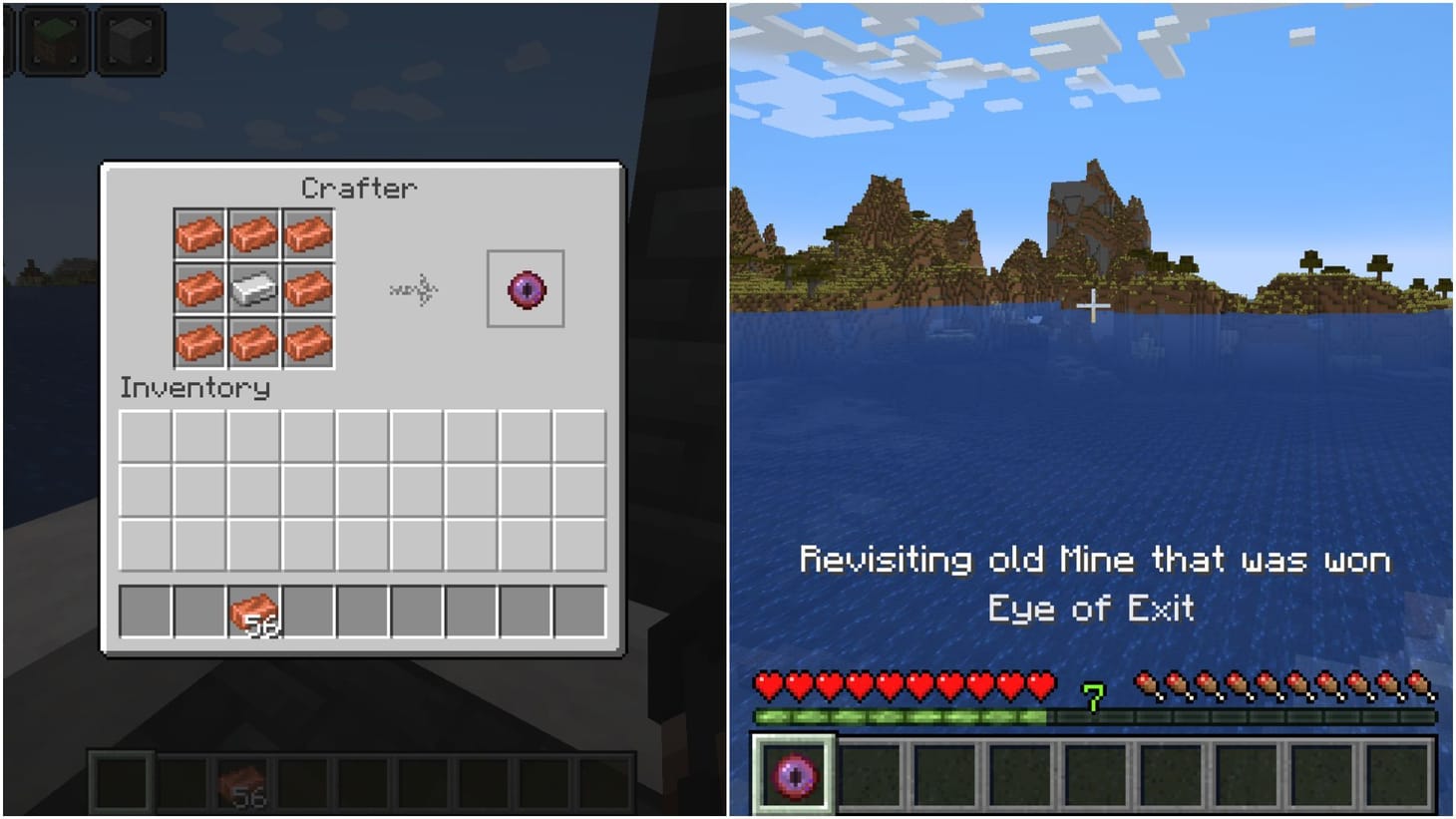
Task: Click the copper ingot in the top-left crafting slot
Action: point(199,234)
